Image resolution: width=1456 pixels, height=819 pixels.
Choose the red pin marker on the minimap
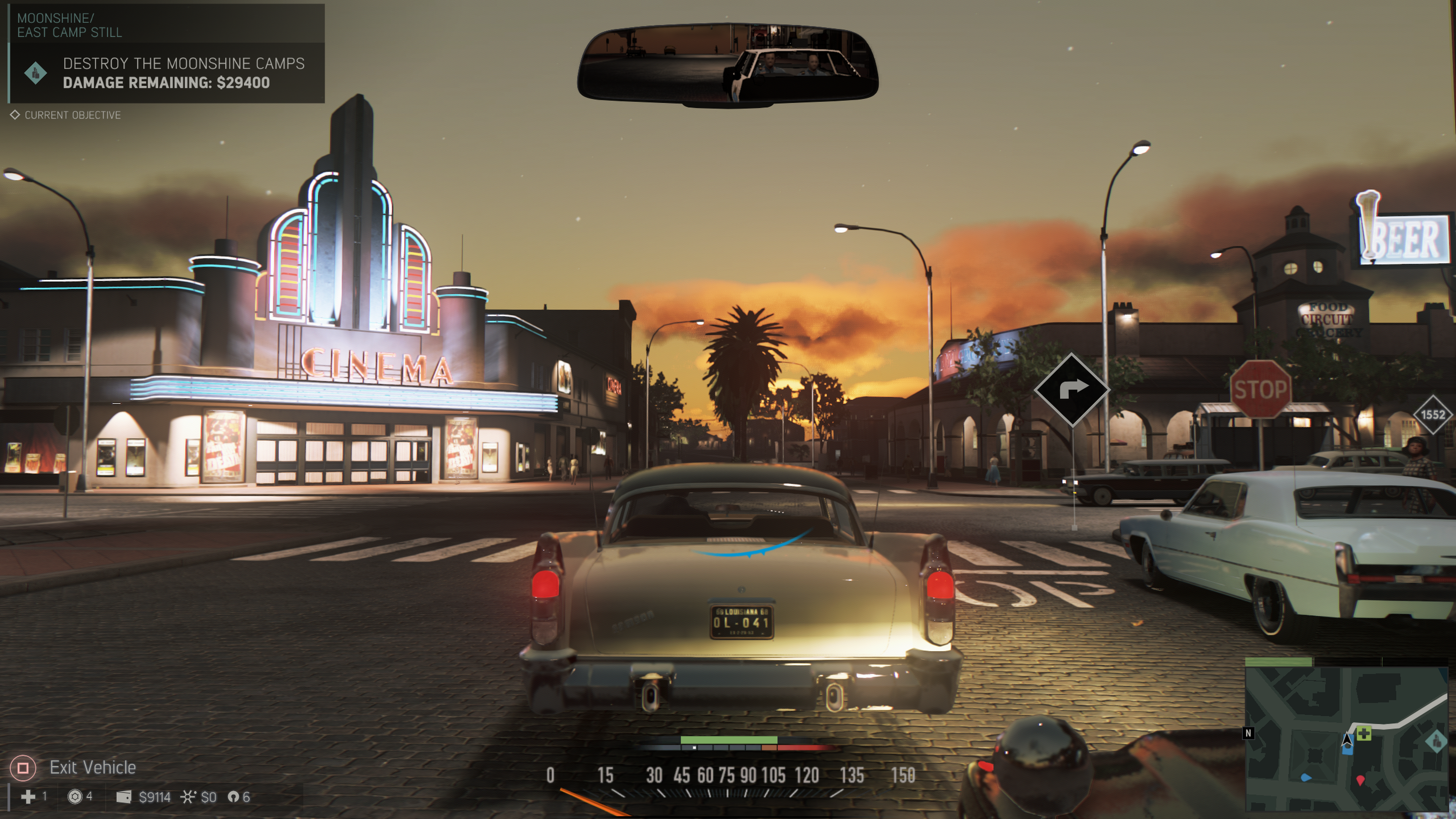1360,781
